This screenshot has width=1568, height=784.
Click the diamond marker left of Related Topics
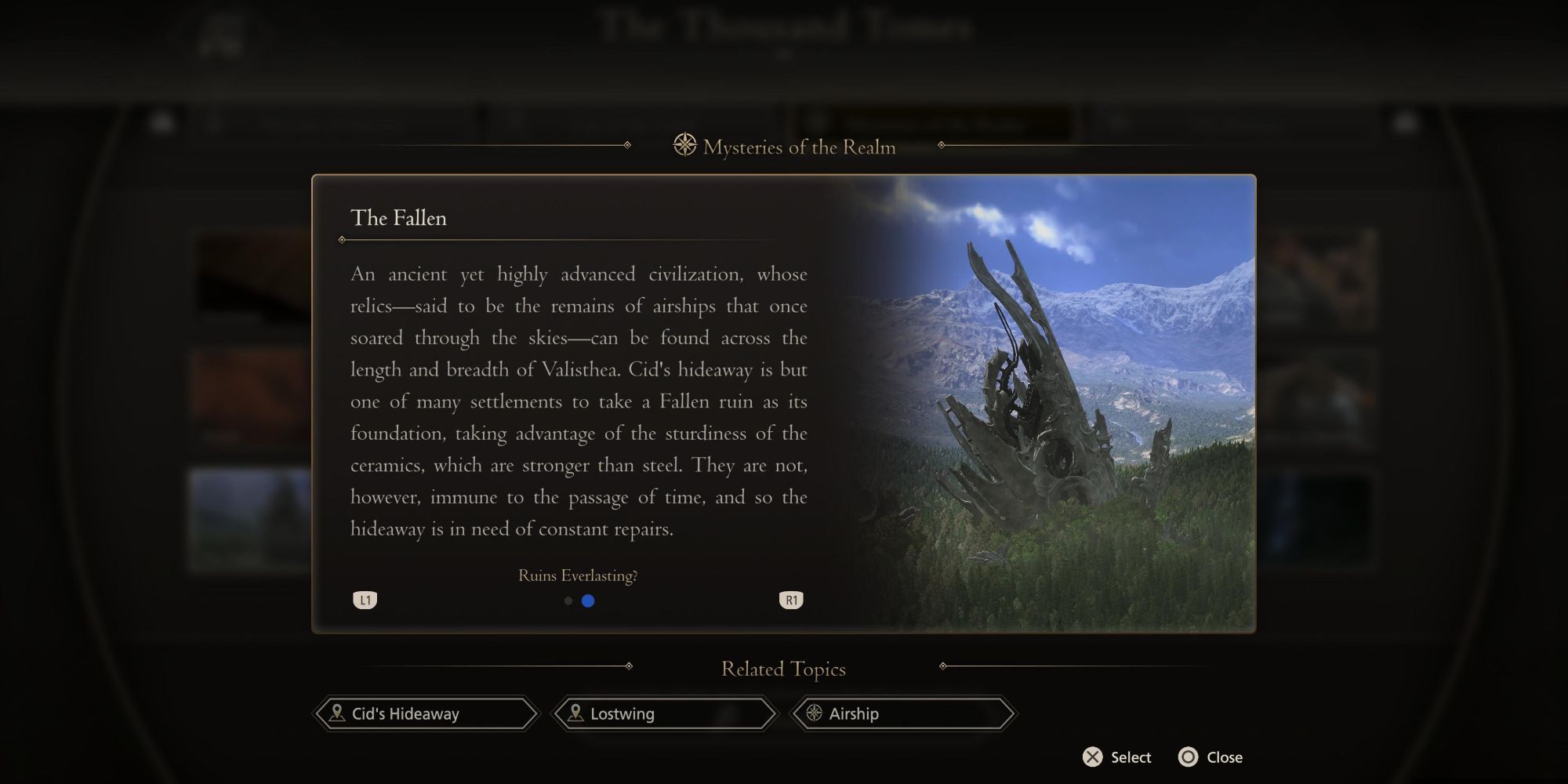coord(627,666)
